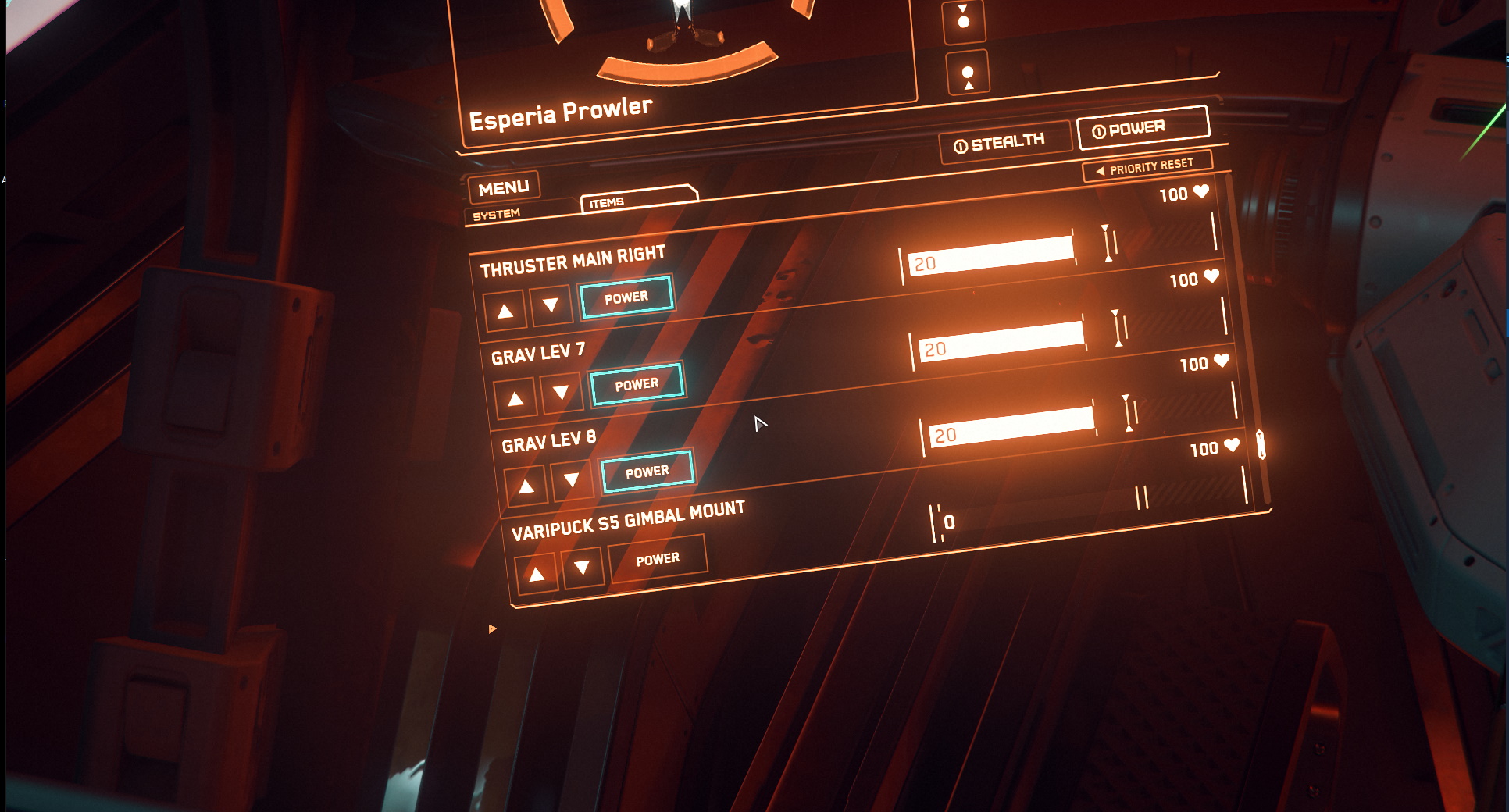Increase priority of Grav Lev 8
The height and width of the screenshot is (812, 1509).
(526, 486)
